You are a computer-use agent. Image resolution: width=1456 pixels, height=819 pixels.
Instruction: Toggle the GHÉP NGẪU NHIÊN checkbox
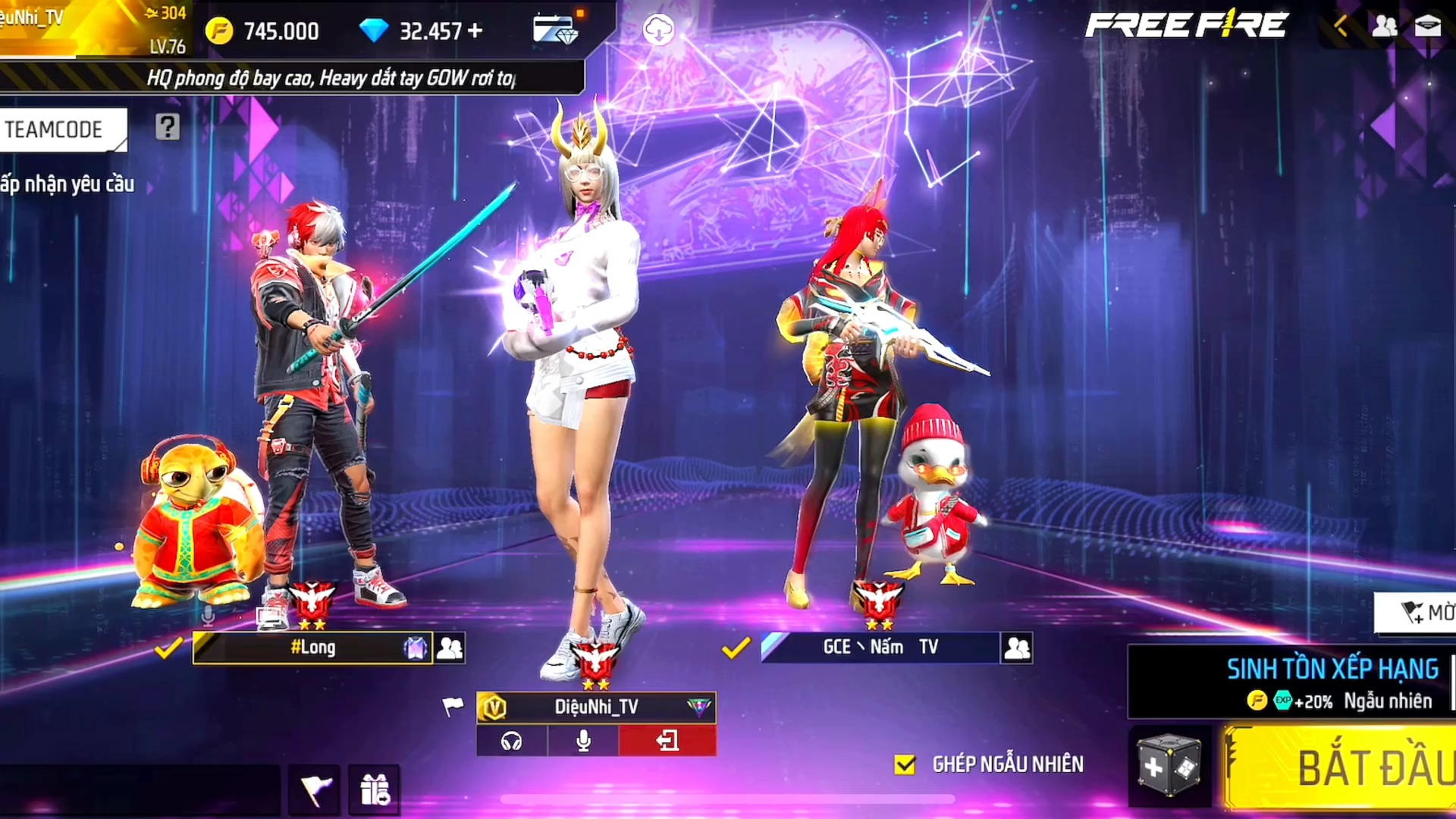click(x=905, y=764)
